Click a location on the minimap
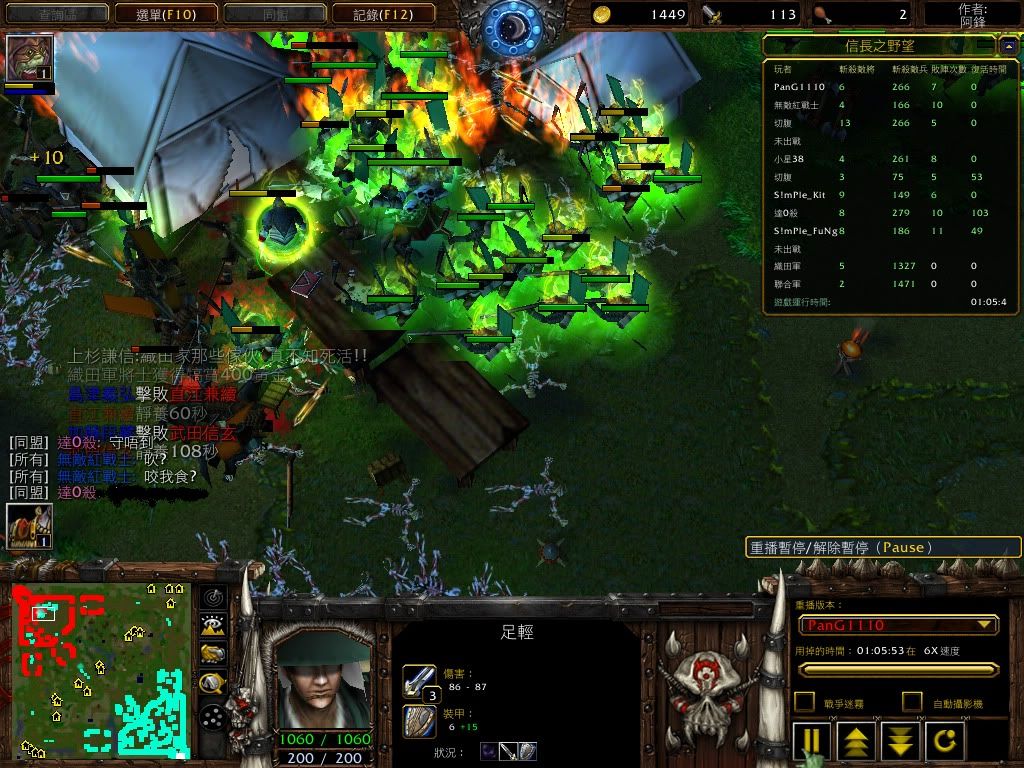Viewport: 1024px width, 768px height. (x=100, y=670)
